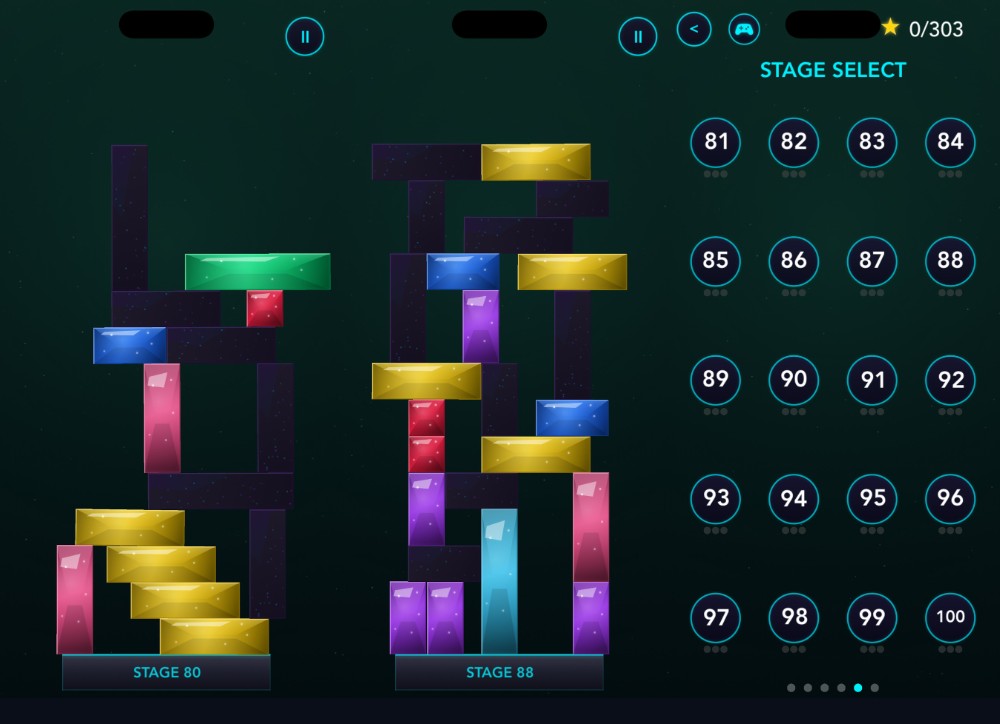
Task: Open stage 95
Action: (x=872, y=498)
